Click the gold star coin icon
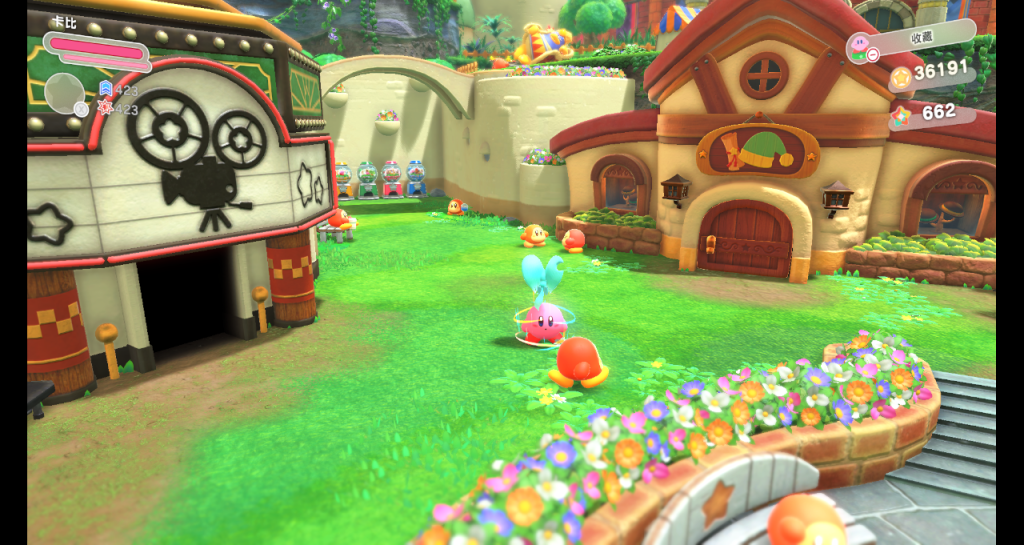Image resolution: width=1024 pixels, height=545 pixels. click(x=900, y=76)
